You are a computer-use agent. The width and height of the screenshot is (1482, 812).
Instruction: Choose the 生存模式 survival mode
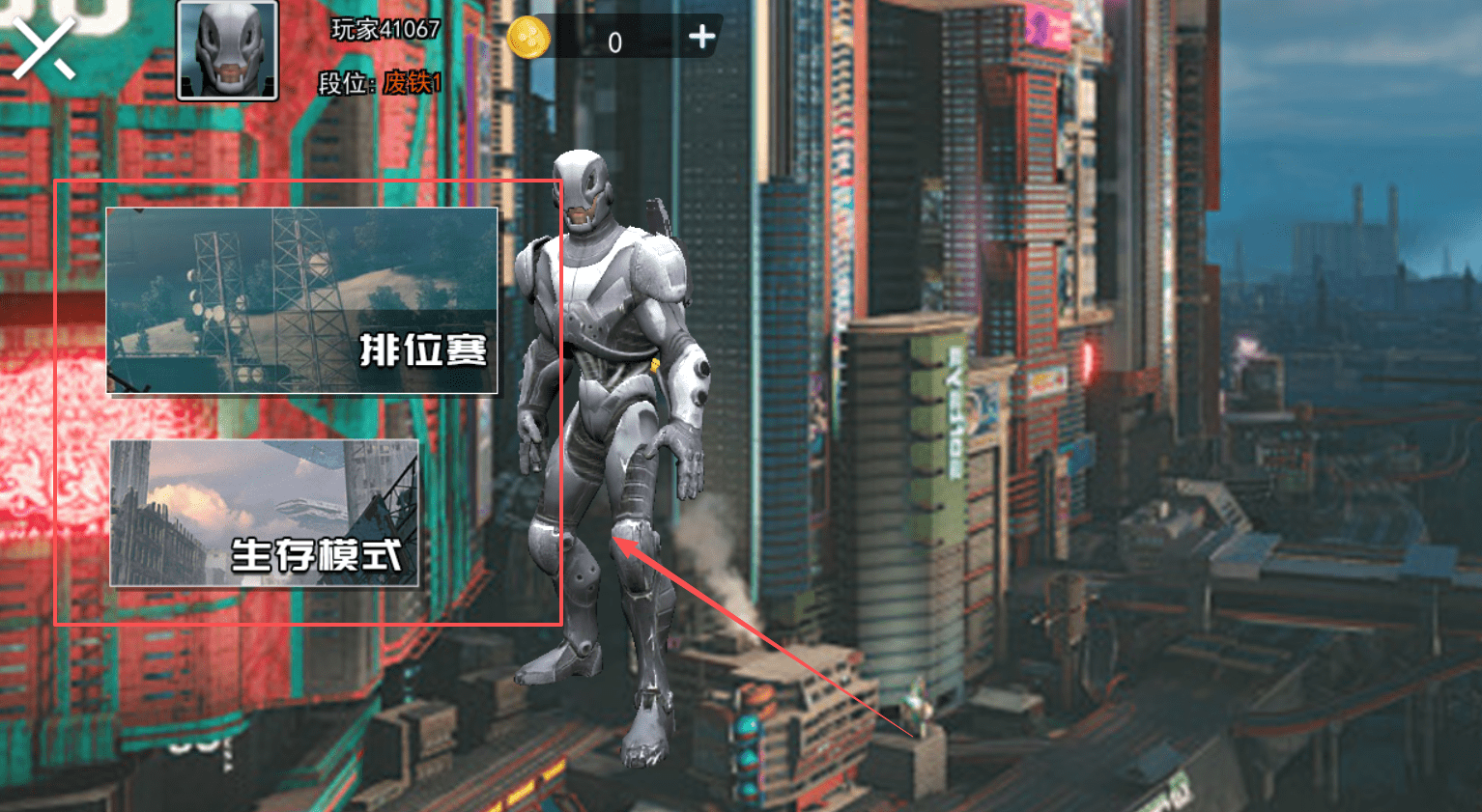point(264,514)
